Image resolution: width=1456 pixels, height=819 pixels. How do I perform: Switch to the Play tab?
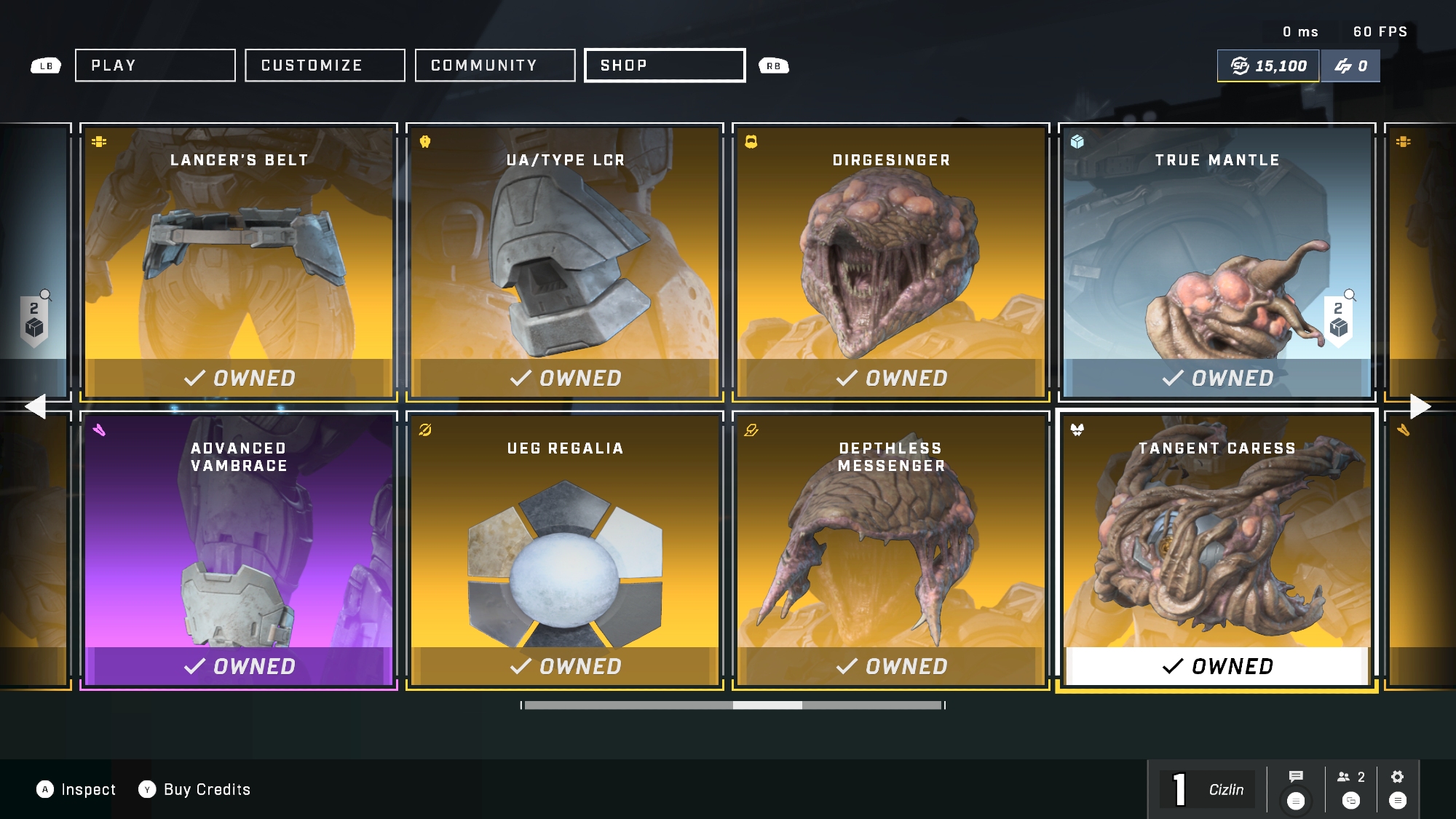tap(155, 66)
